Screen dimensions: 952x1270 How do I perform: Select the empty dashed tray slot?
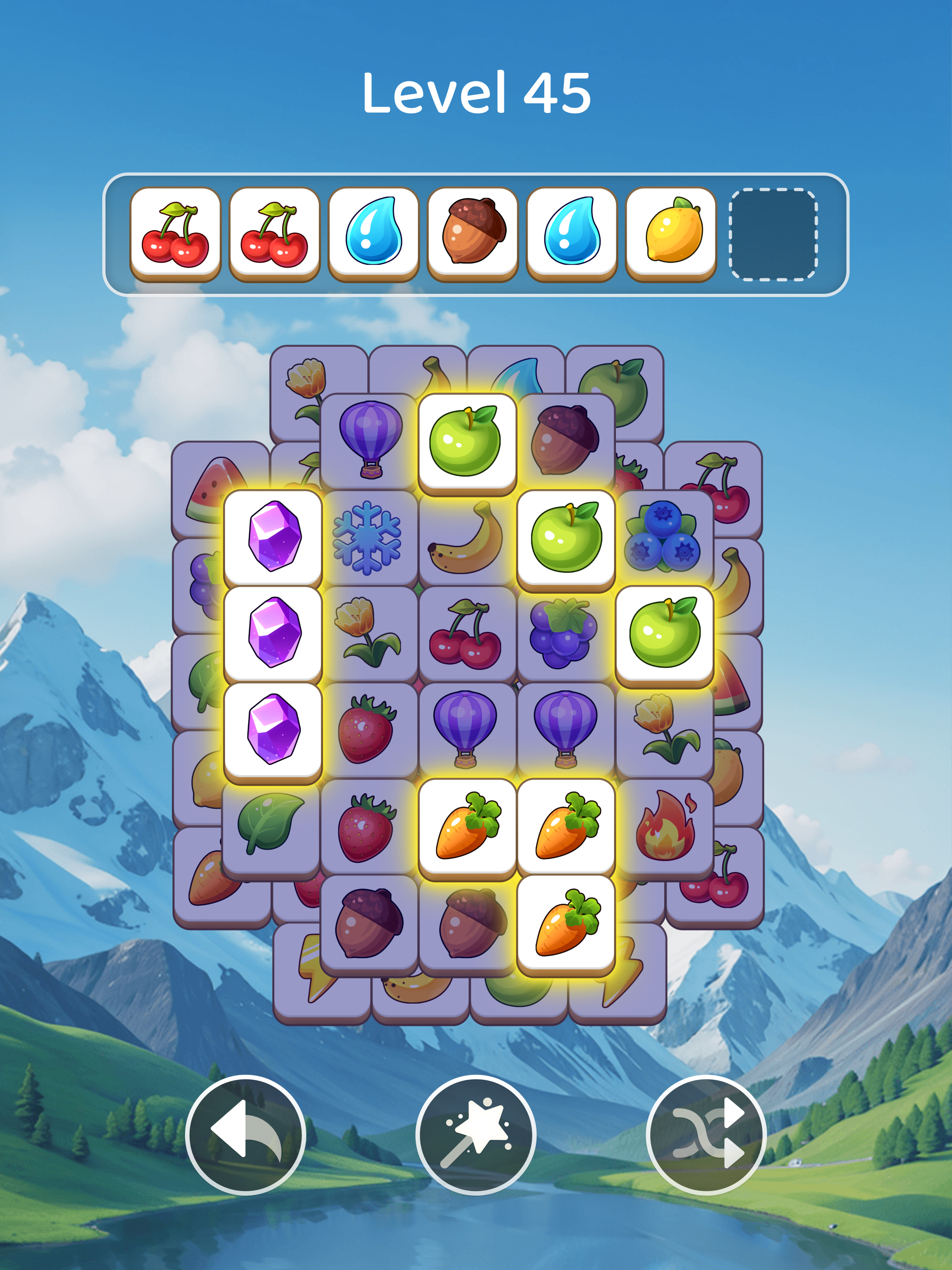pyautogui.click(x=772, y=234)
